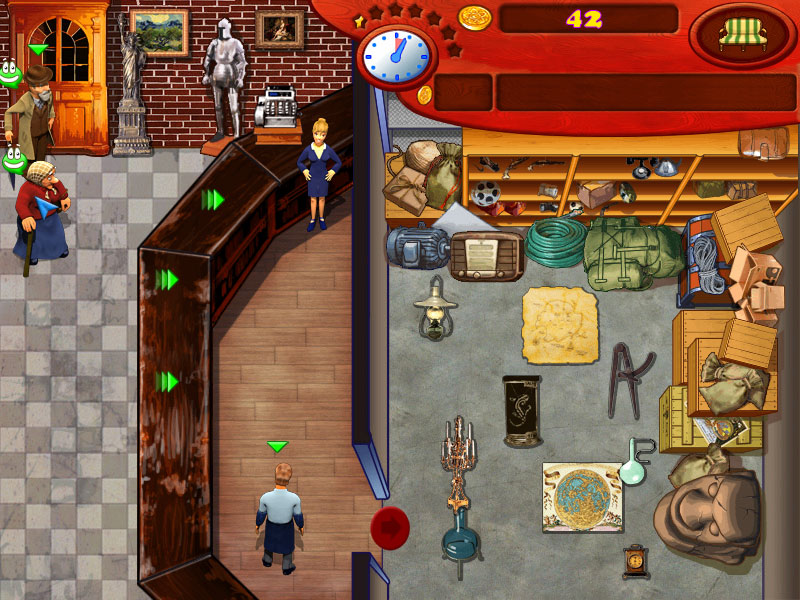This screenshot has height=600, width=800.
Task: Pick up the small mantel clock
Action: pyautogui.click(x=636, y=561)
